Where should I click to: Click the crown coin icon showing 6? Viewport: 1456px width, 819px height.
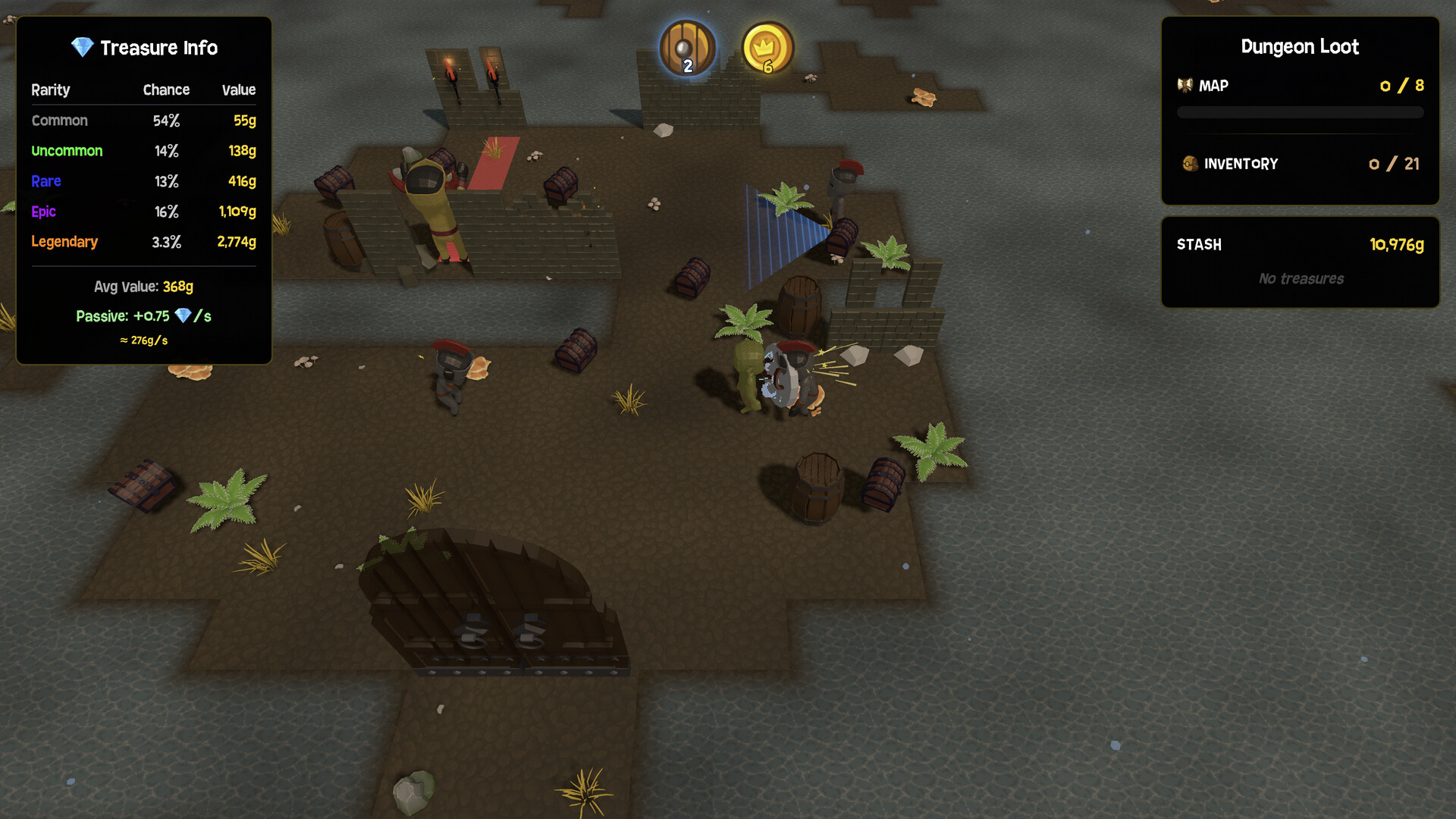pos(767,48)
